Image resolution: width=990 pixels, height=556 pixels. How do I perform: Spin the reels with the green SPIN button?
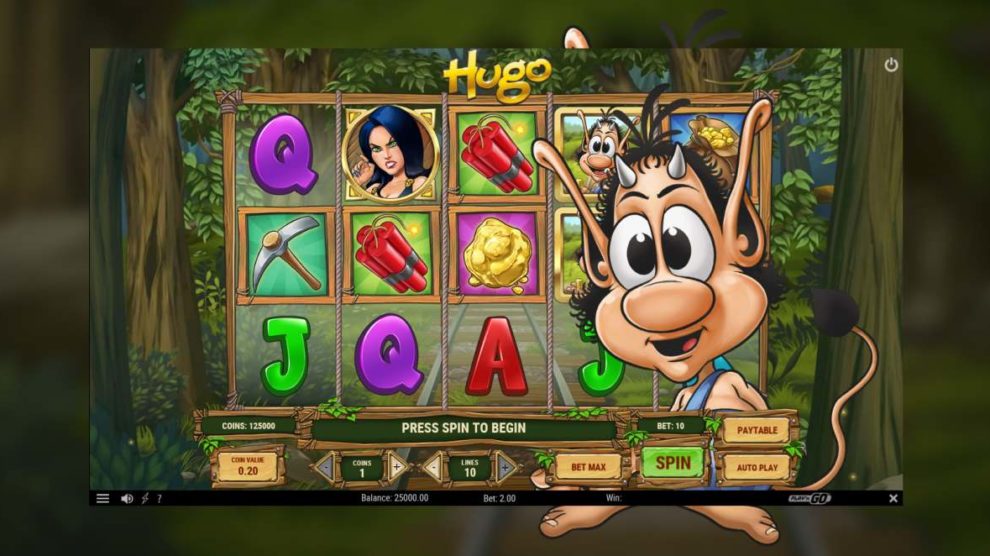pos(672,463)
